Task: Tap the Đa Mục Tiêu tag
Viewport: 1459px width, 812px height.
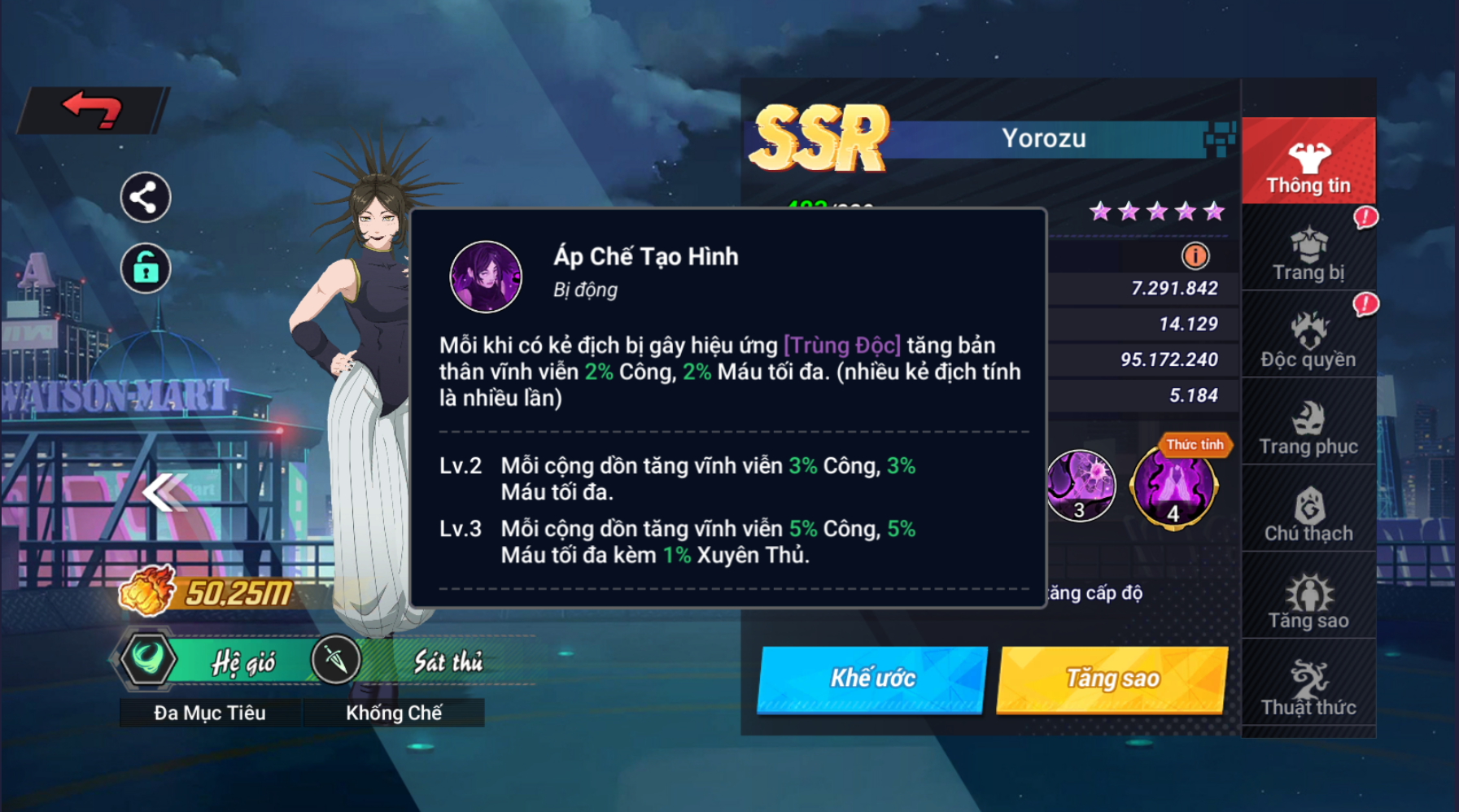Action: click(210, 713)
